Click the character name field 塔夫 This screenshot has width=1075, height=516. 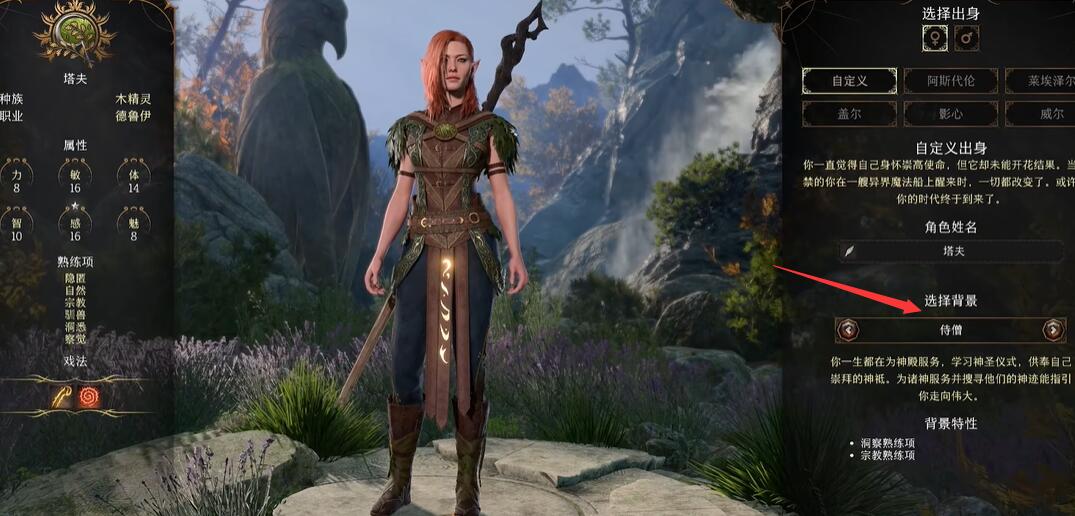coord(952,251)
